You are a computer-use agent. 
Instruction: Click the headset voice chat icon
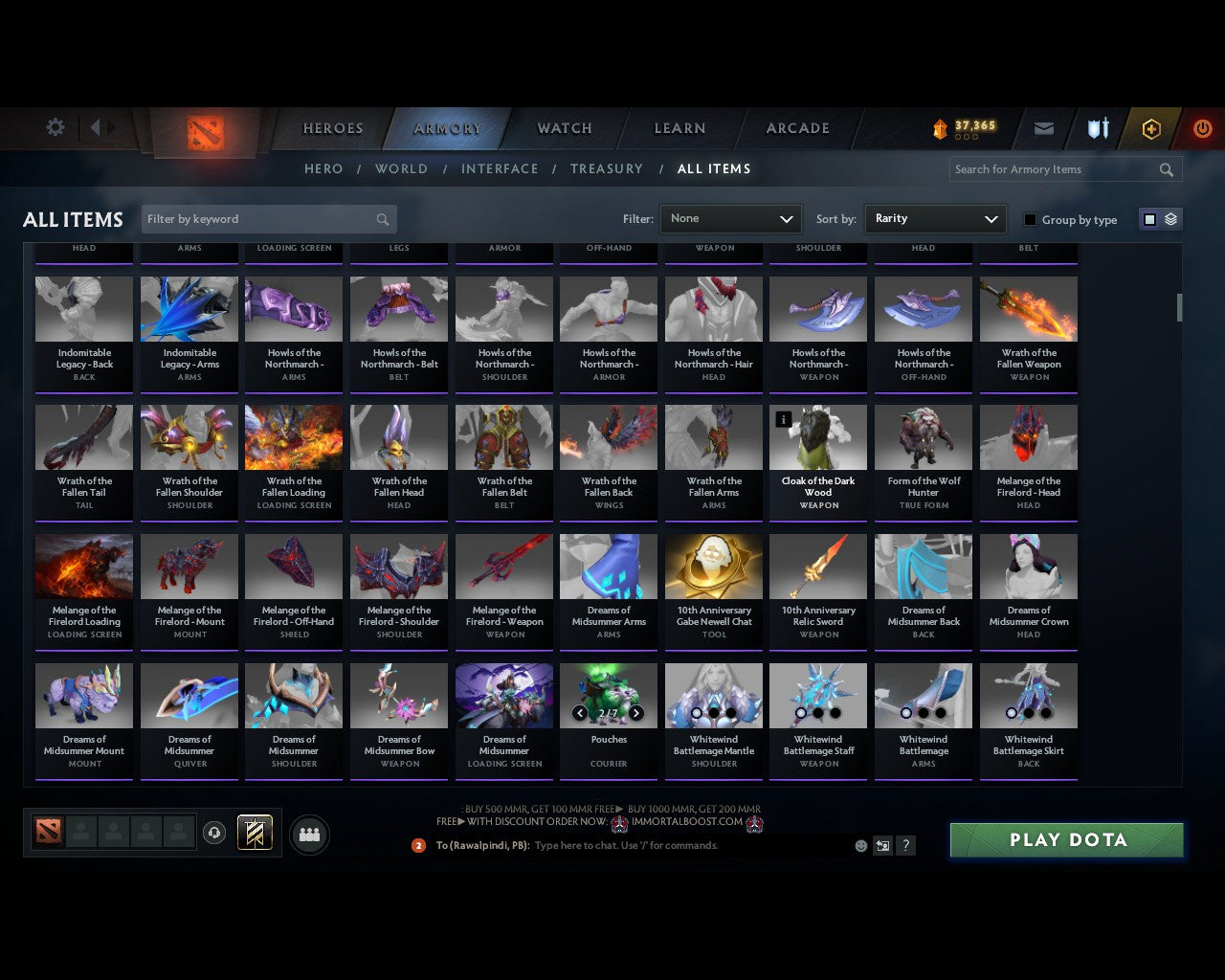tap(214, 833)
